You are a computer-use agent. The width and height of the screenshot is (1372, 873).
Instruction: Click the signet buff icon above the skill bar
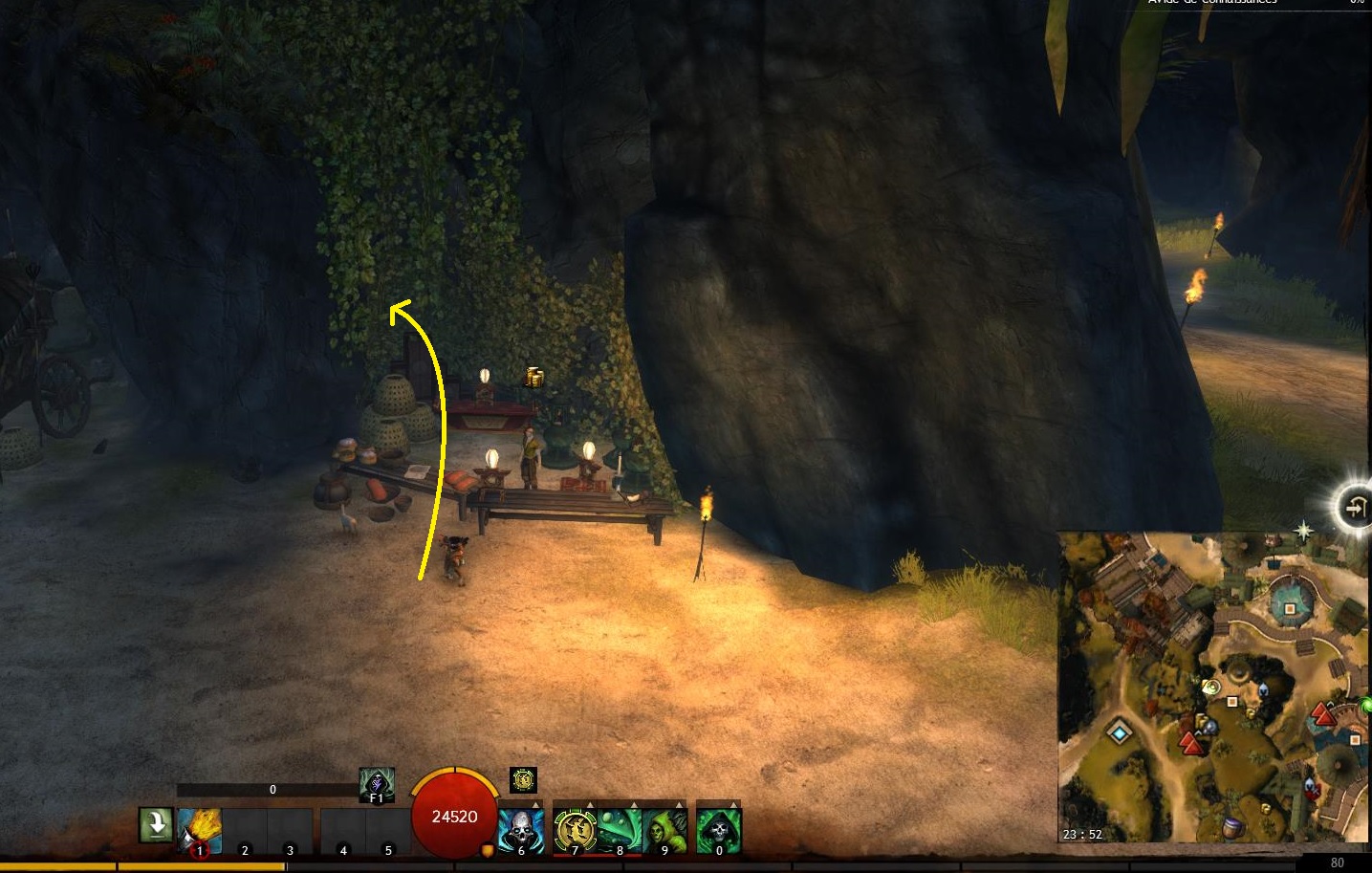pos(523,780)
